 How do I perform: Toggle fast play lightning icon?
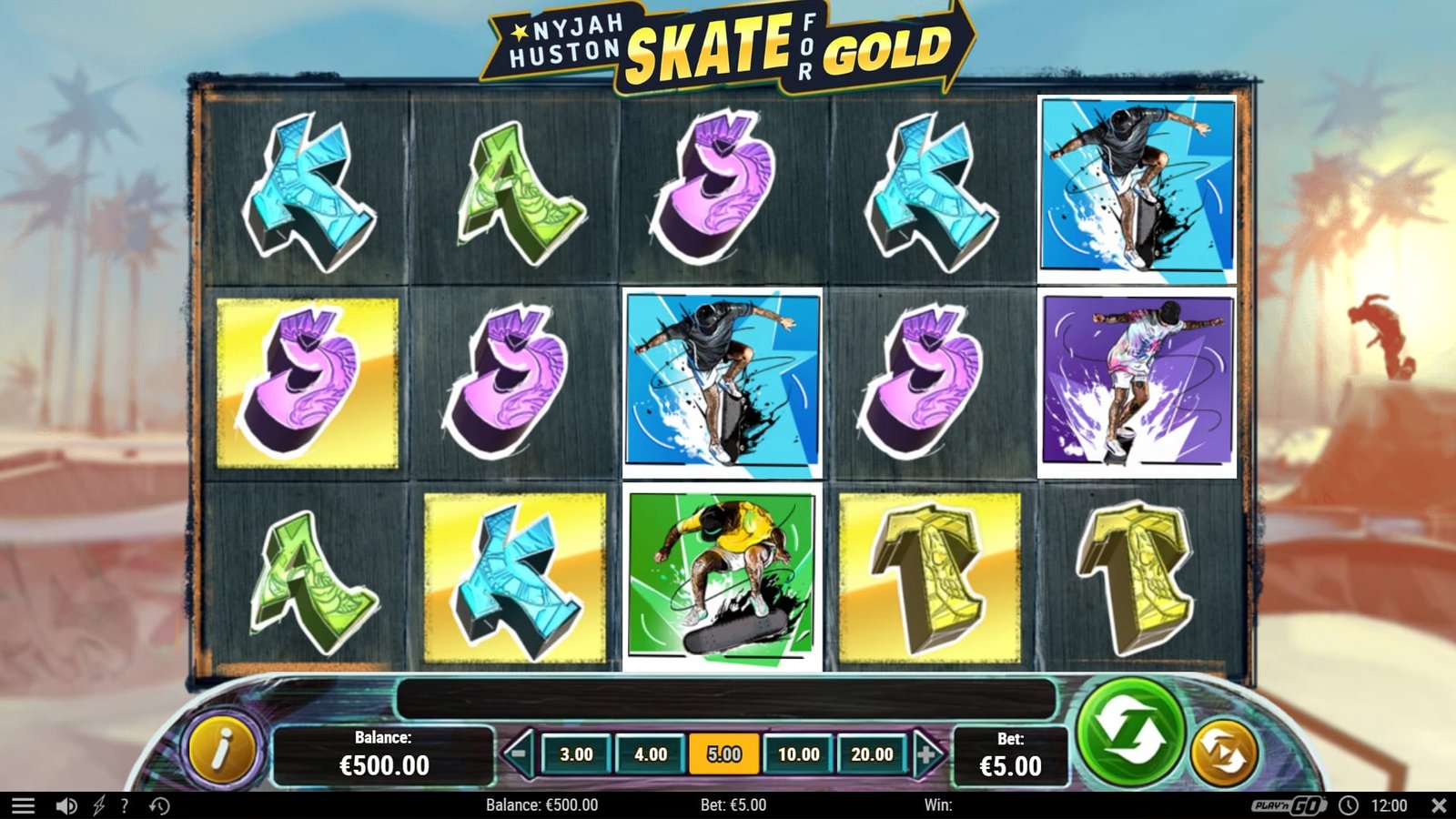click(98, 805)
